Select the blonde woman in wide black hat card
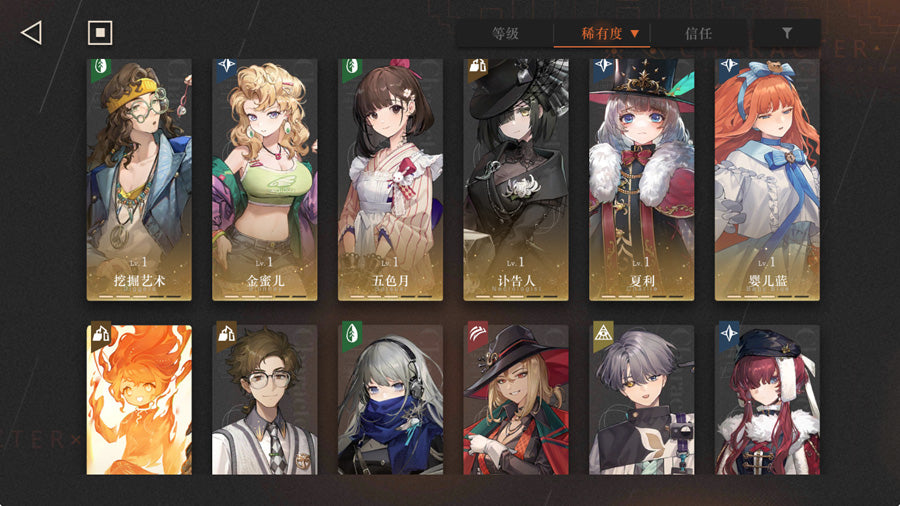 coord(516,399)
